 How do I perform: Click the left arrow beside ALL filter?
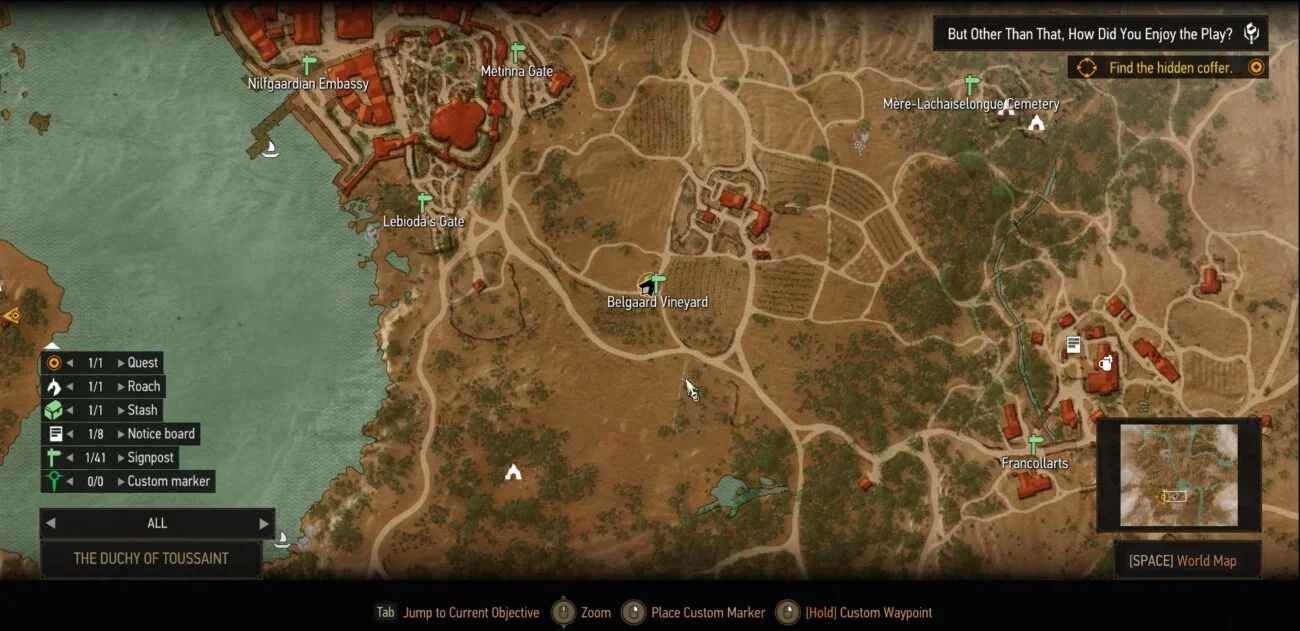[x=51, y=523]
